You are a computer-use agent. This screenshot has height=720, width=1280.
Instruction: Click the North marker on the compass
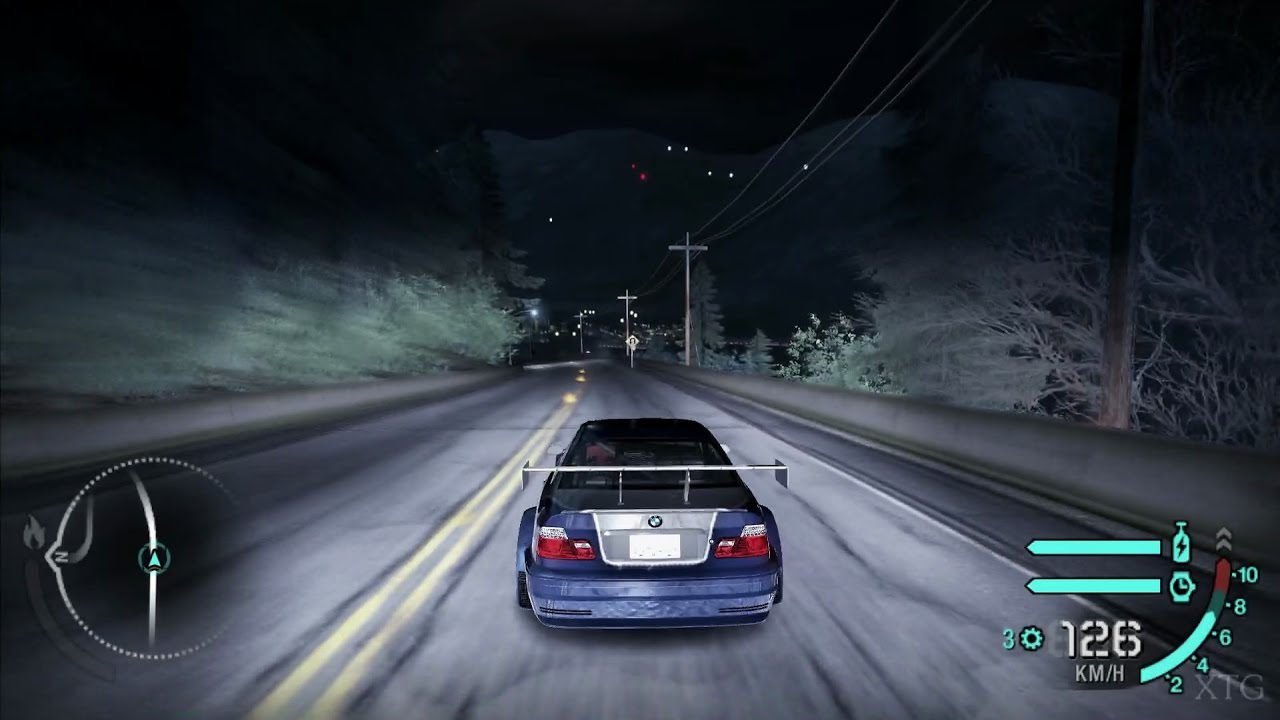coord(60,557)
